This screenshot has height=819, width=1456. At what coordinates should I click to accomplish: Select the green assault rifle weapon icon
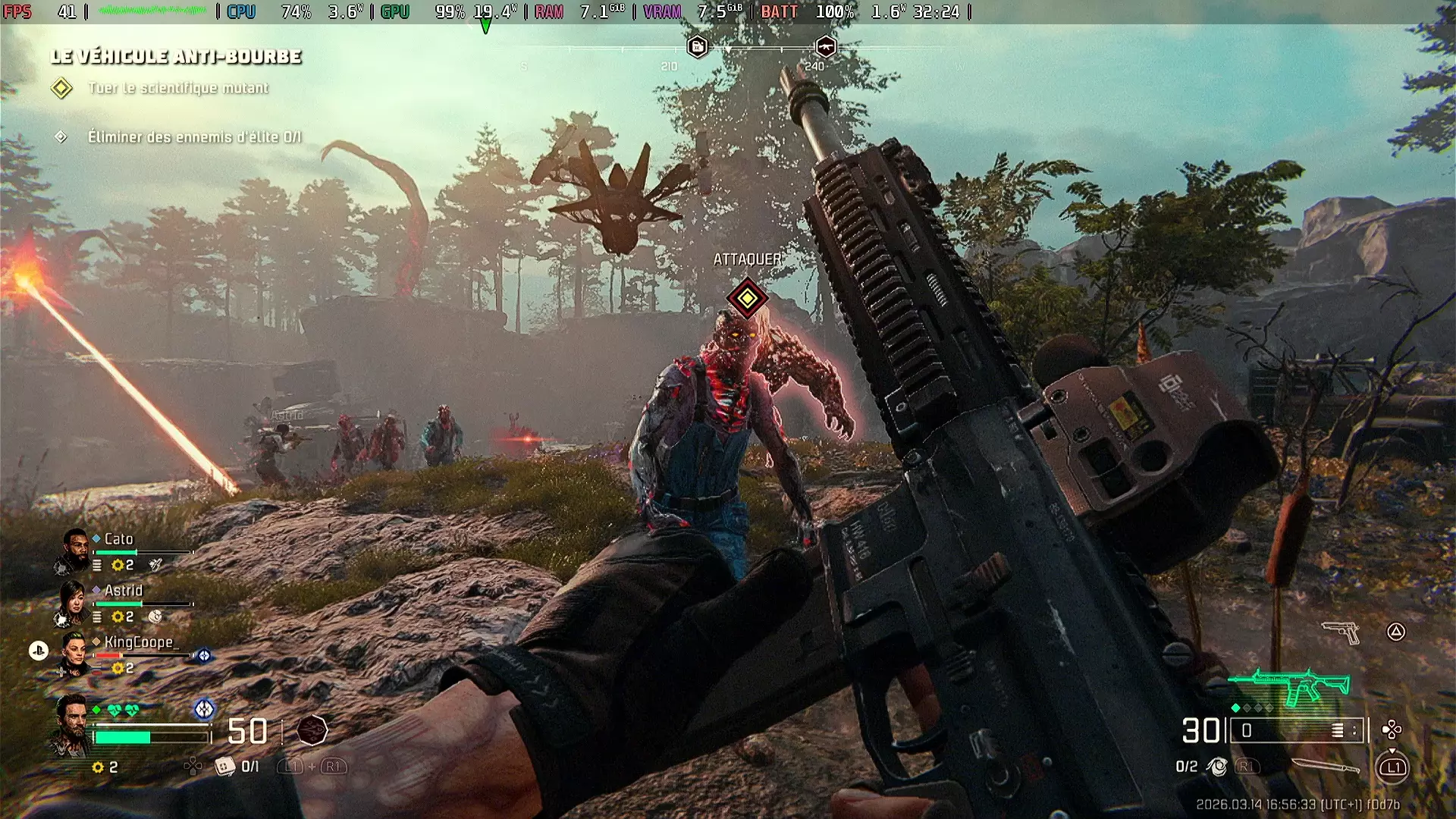[1295, 686]
